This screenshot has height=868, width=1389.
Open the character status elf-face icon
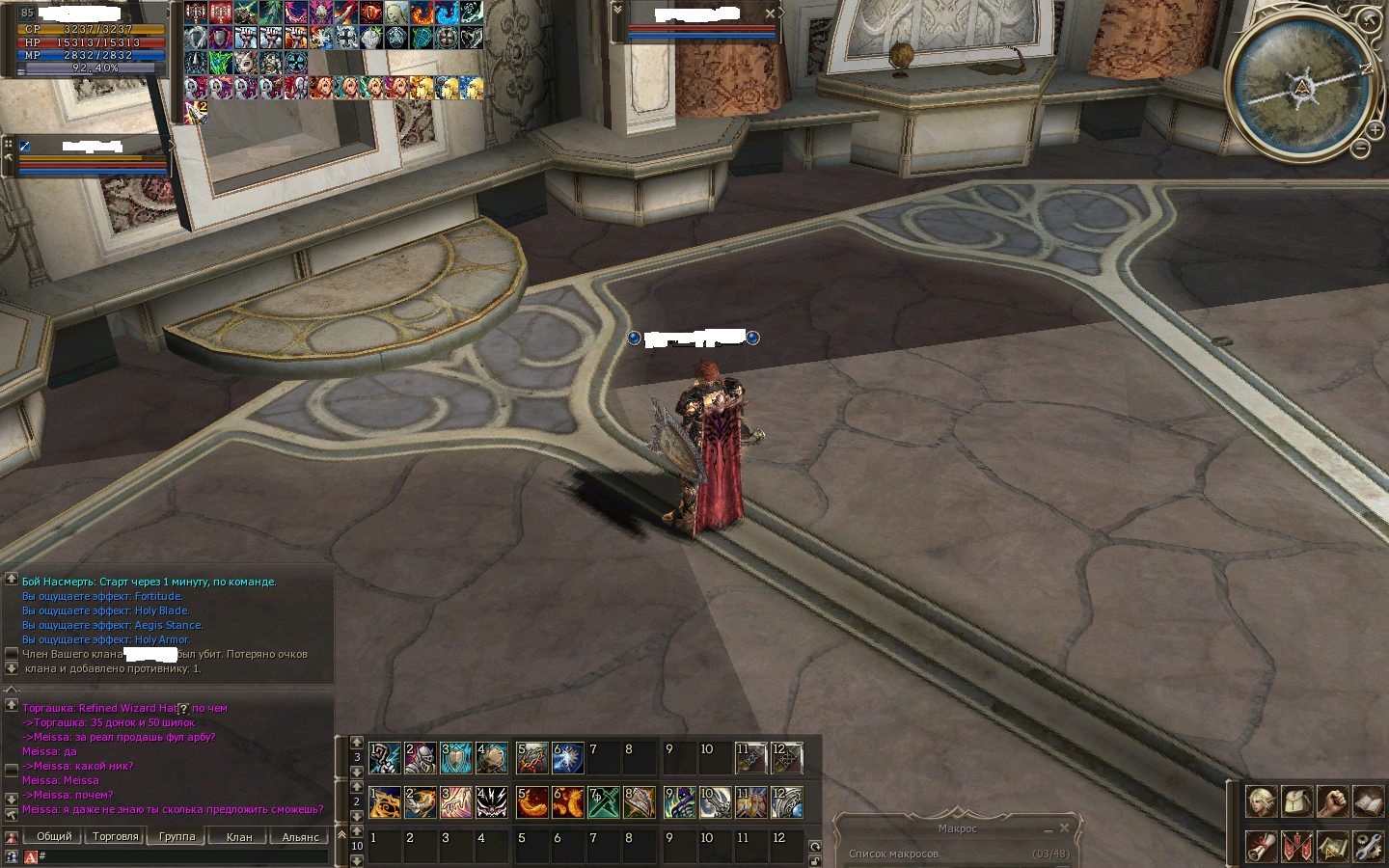pos(1261,800)
